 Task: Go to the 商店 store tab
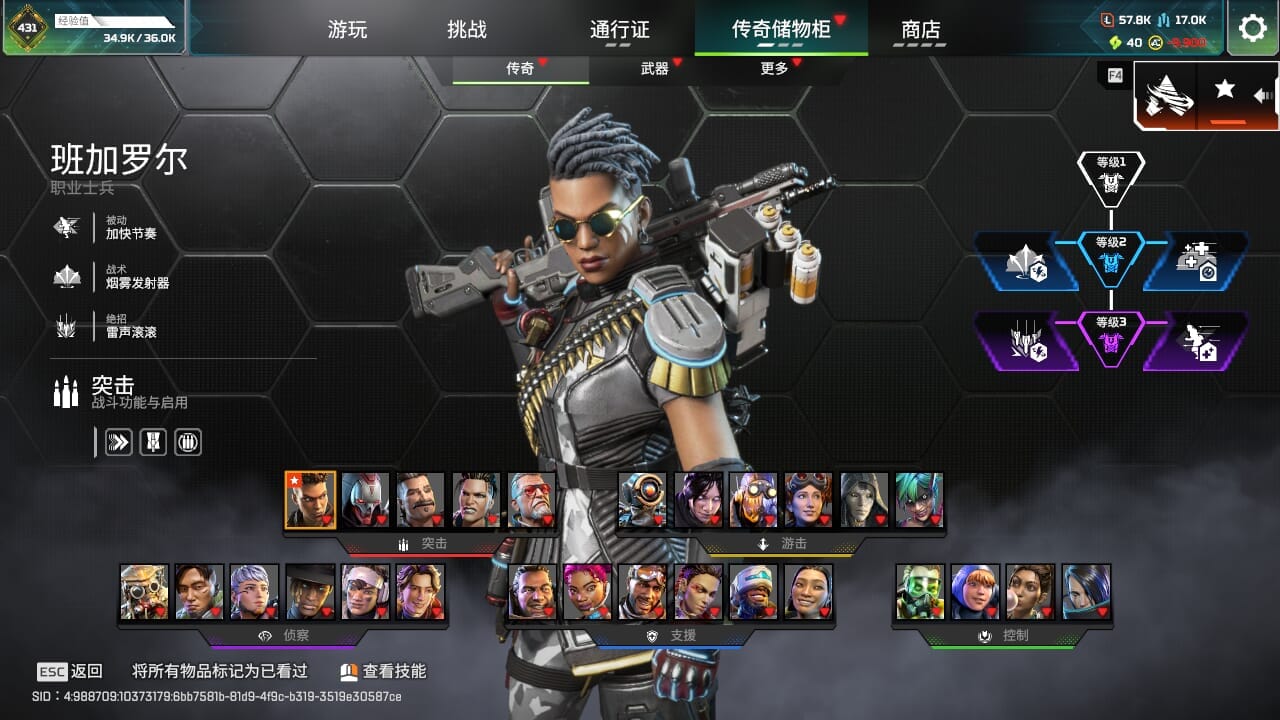pos(921,29)
